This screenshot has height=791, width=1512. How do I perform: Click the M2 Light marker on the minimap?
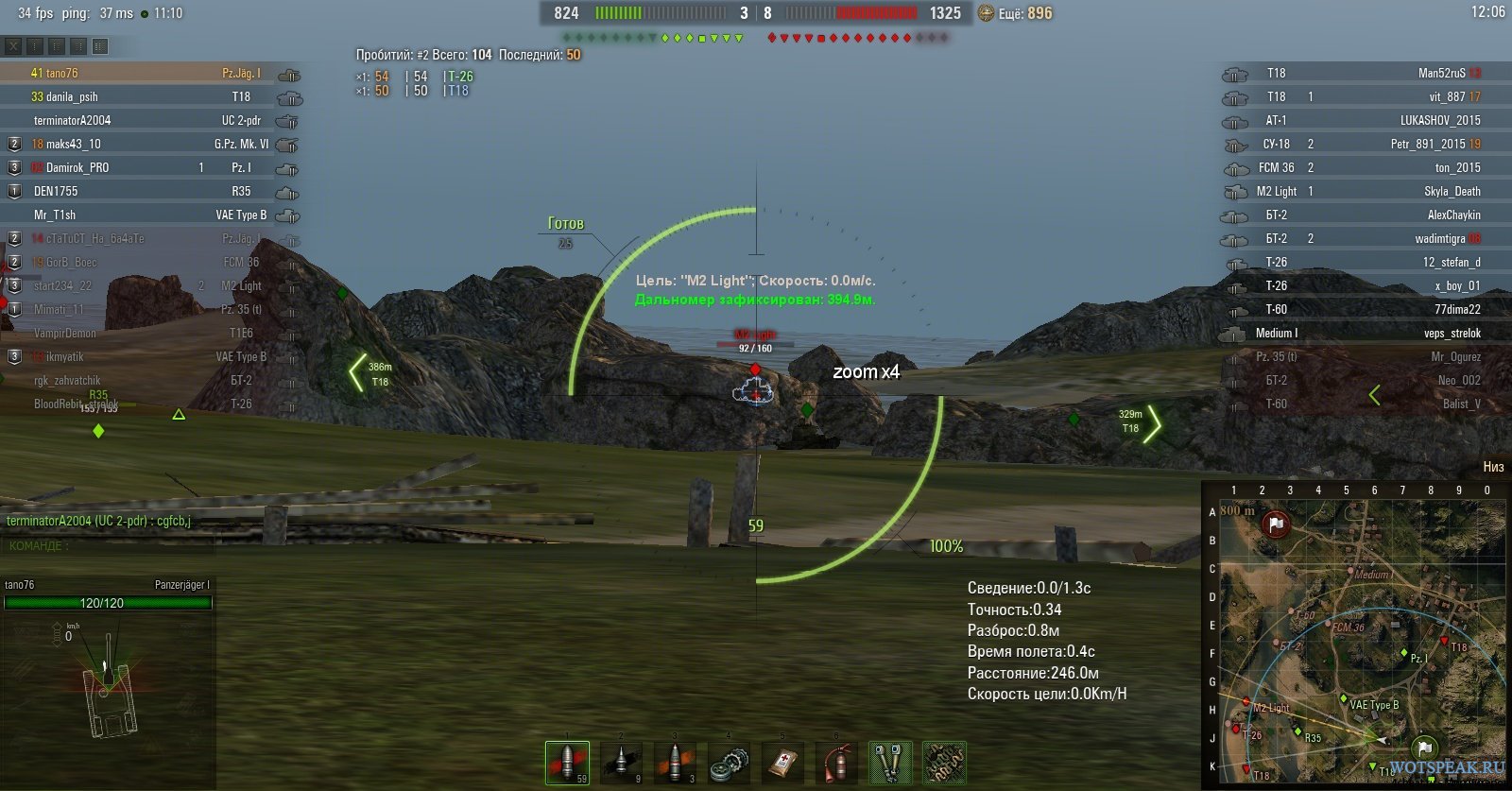tap(1246, 701)
